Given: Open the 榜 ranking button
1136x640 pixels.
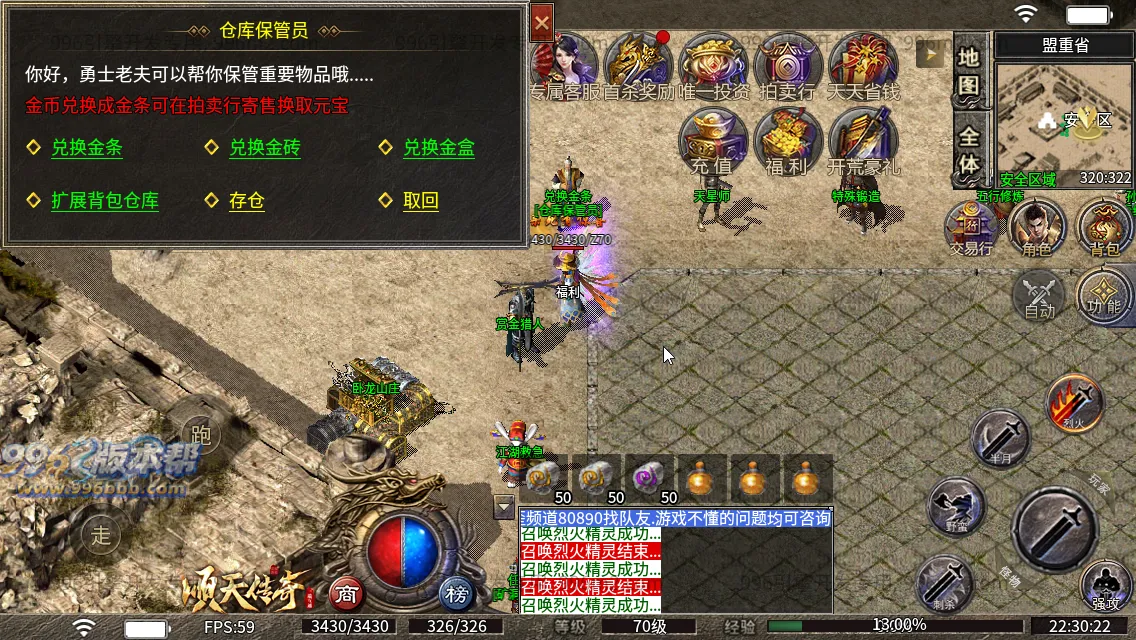Looking at the screenshot, I should point(457,594).
